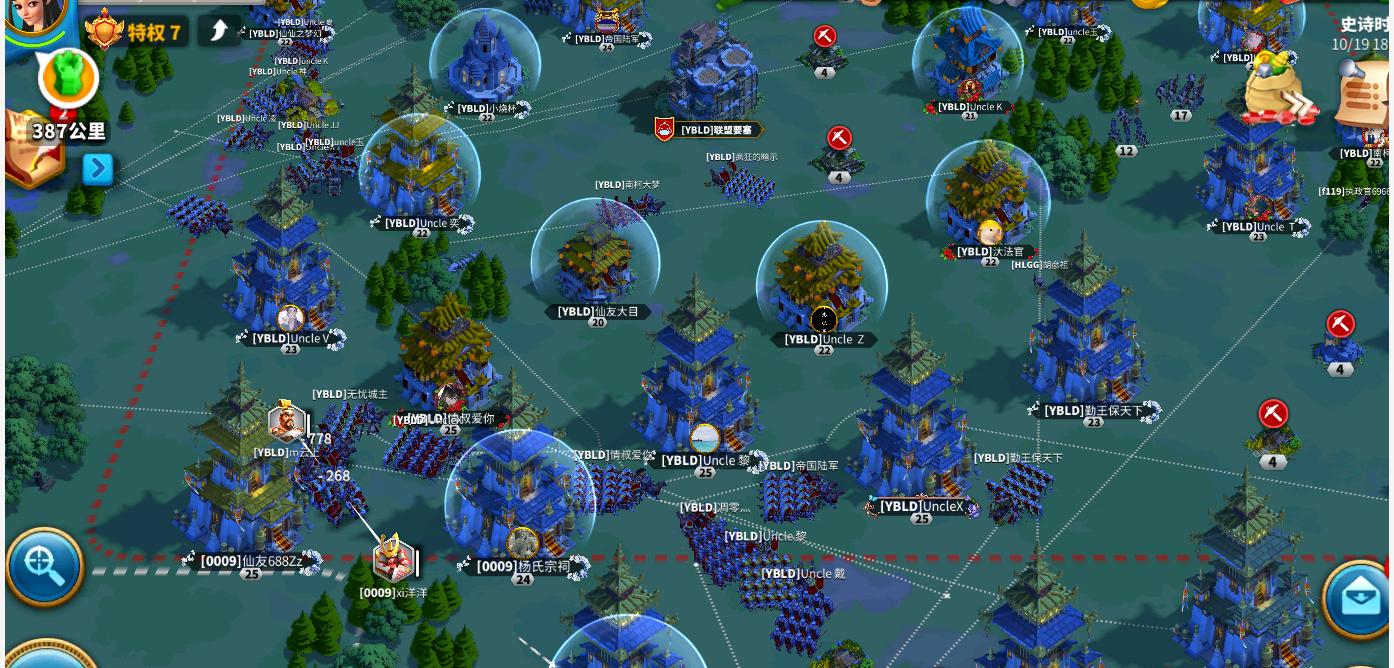Open the red shield banner icon
This screenshot has width=1394, height=668.
664,129
